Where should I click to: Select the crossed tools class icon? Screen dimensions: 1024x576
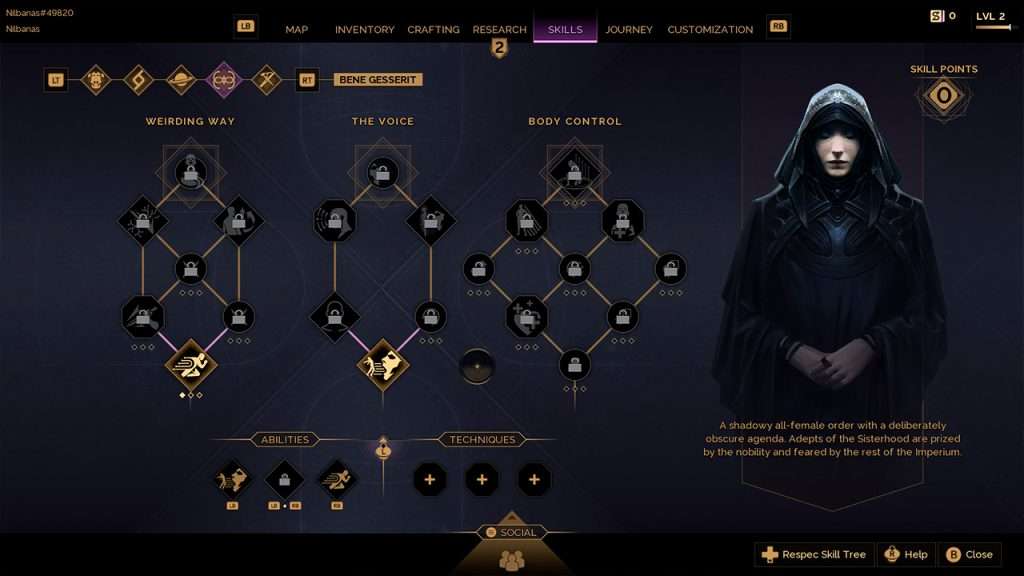click(x=266, y=80)
